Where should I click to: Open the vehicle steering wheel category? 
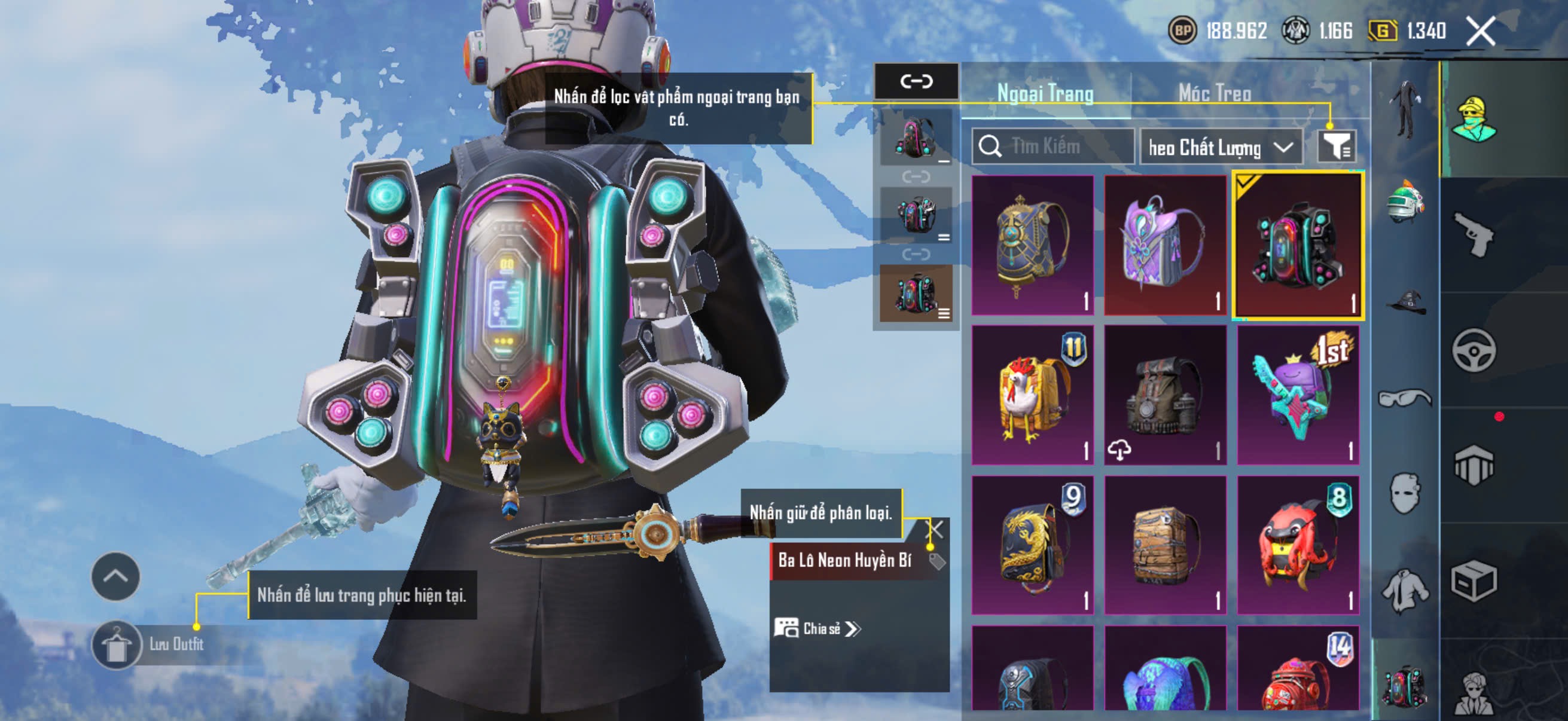(x=1474, y=350)
